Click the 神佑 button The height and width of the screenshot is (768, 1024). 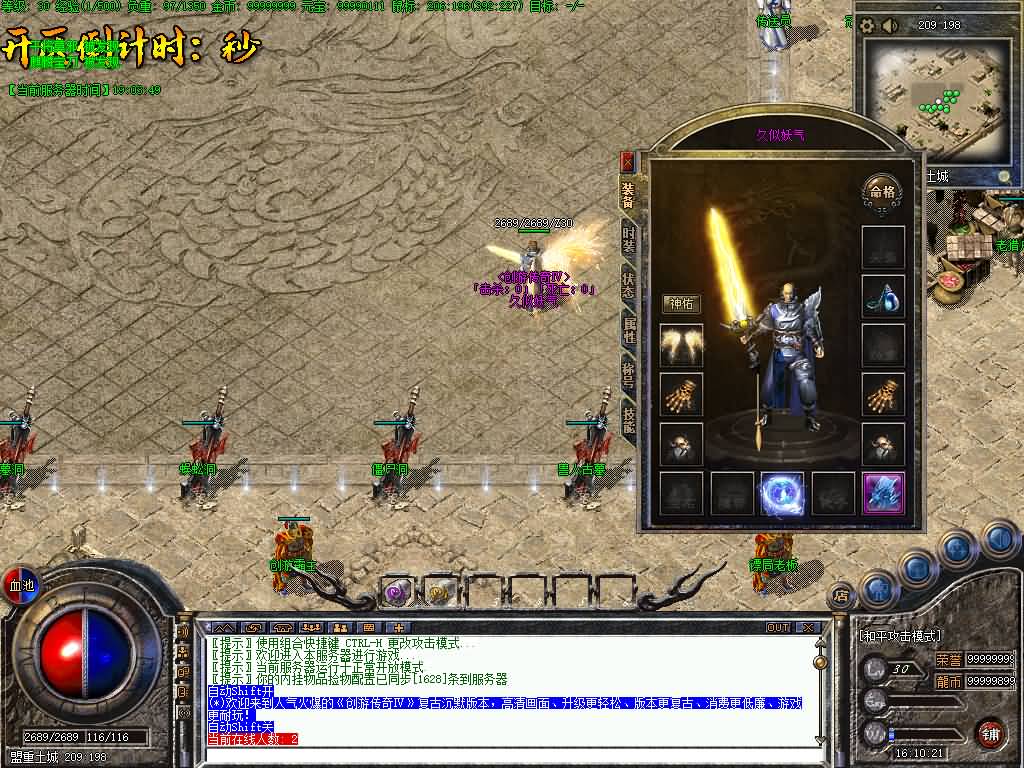point(681,303)
